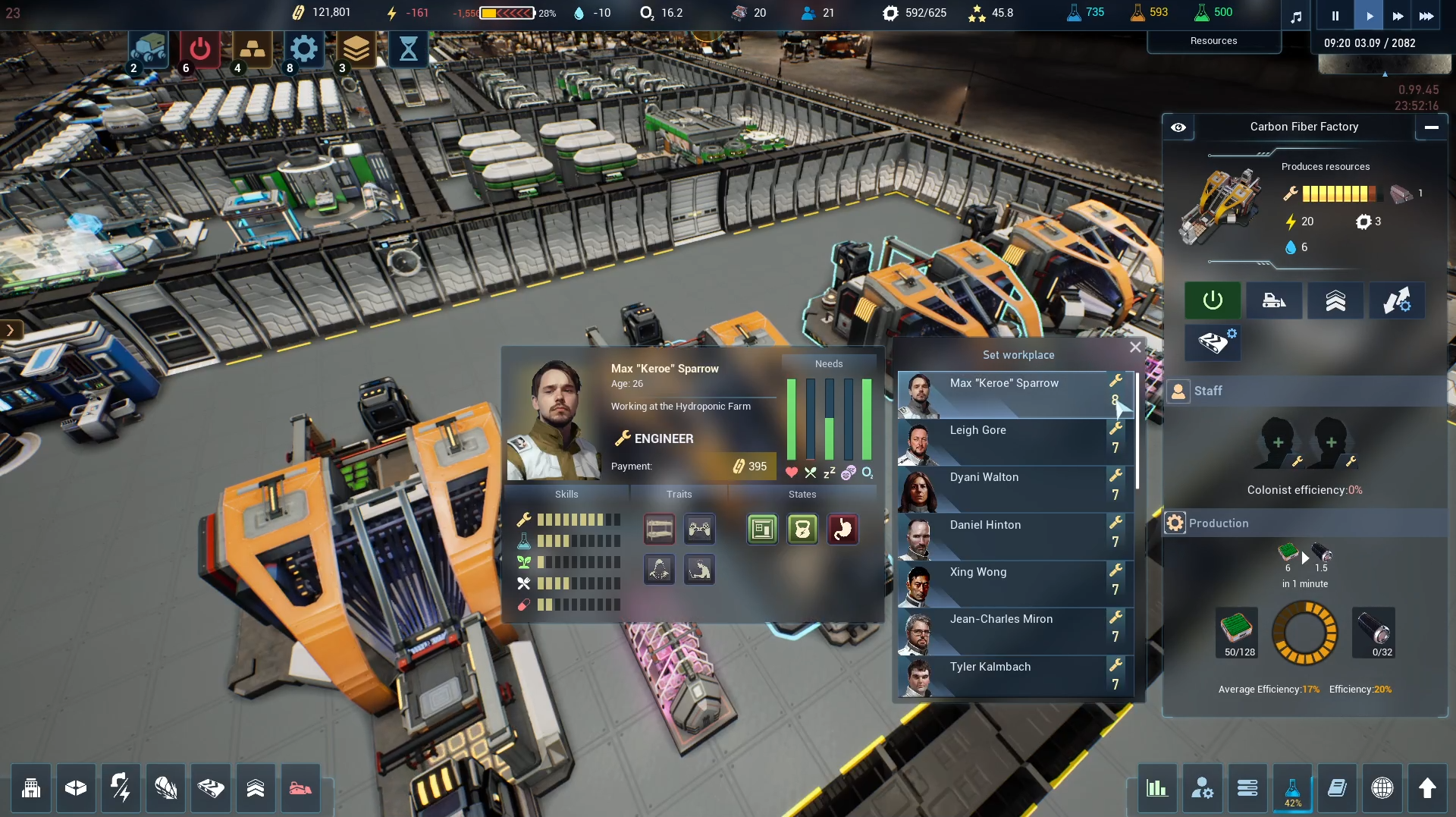Screen dimensions: 1456x817
Task: Open the Resources dropdown
Action: pos(1213,41)
